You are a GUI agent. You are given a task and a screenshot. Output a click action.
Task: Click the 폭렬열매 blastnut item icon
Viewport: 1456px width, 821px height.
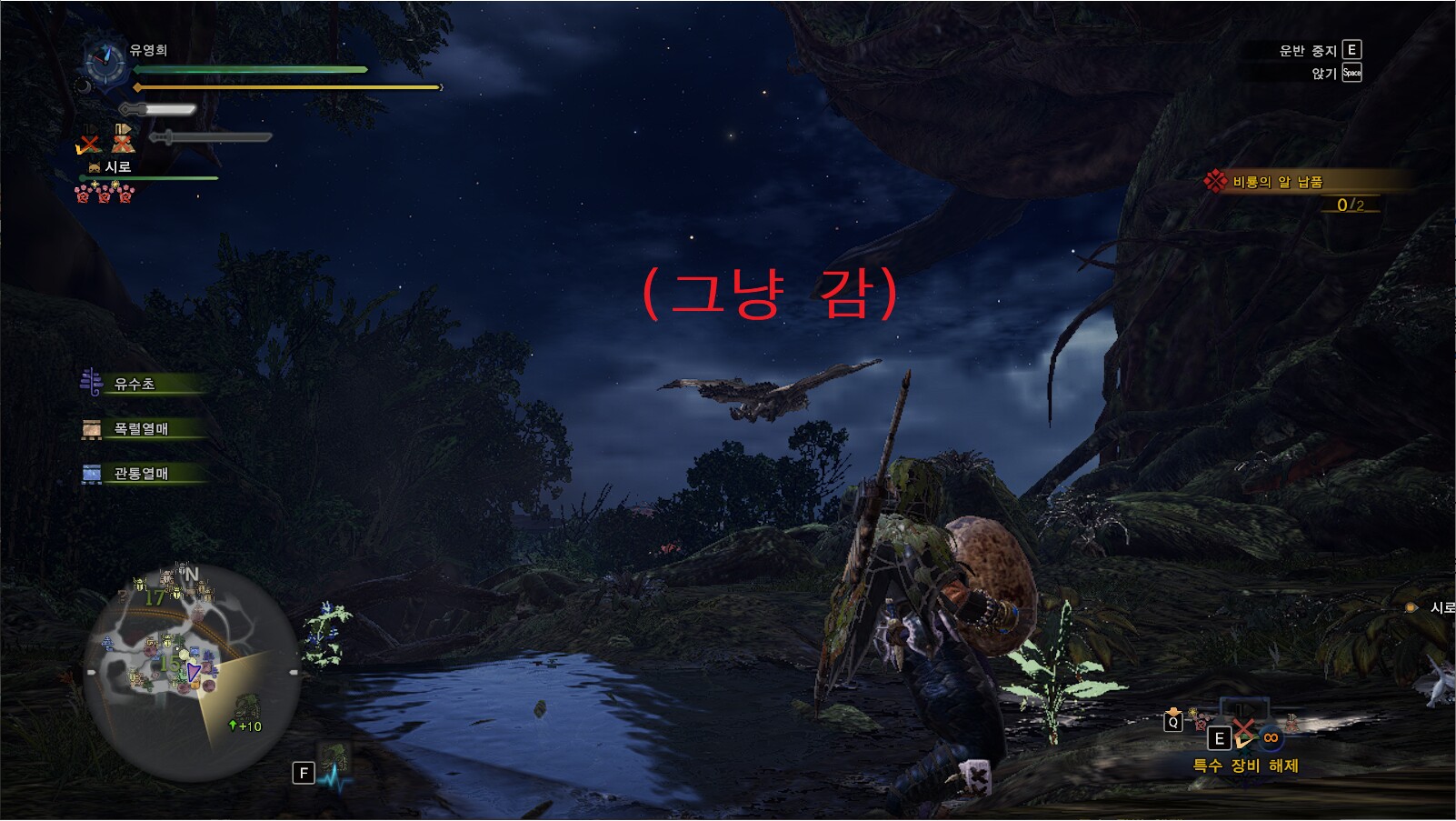click(91, 427)
